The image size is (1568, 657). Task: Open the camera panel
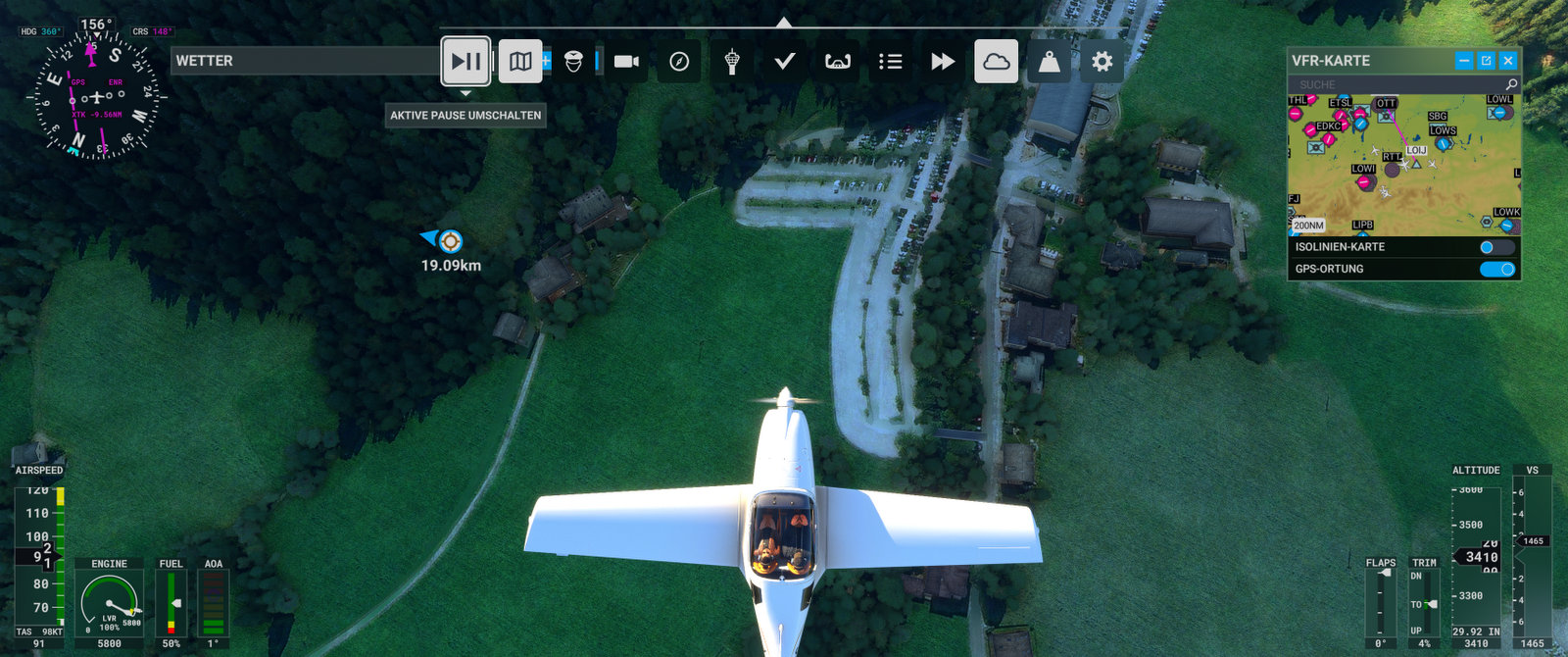[x=626, y=61]
